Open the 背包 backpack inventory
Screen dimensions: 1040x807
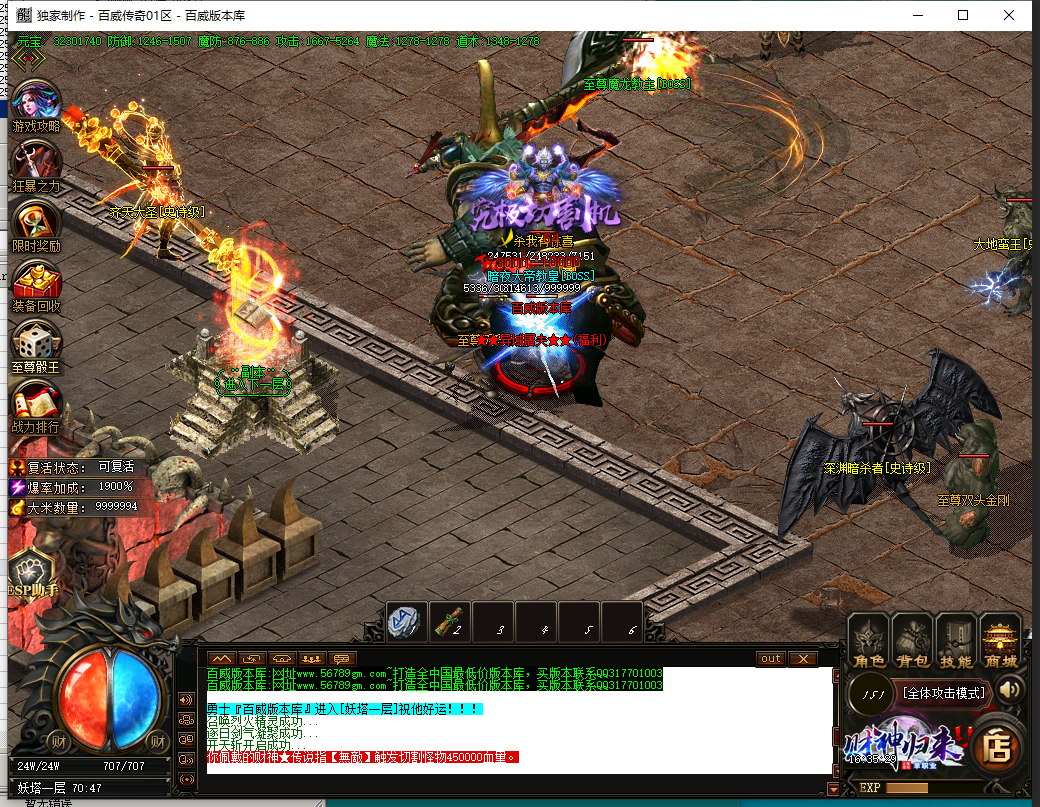tap(912, 640)
